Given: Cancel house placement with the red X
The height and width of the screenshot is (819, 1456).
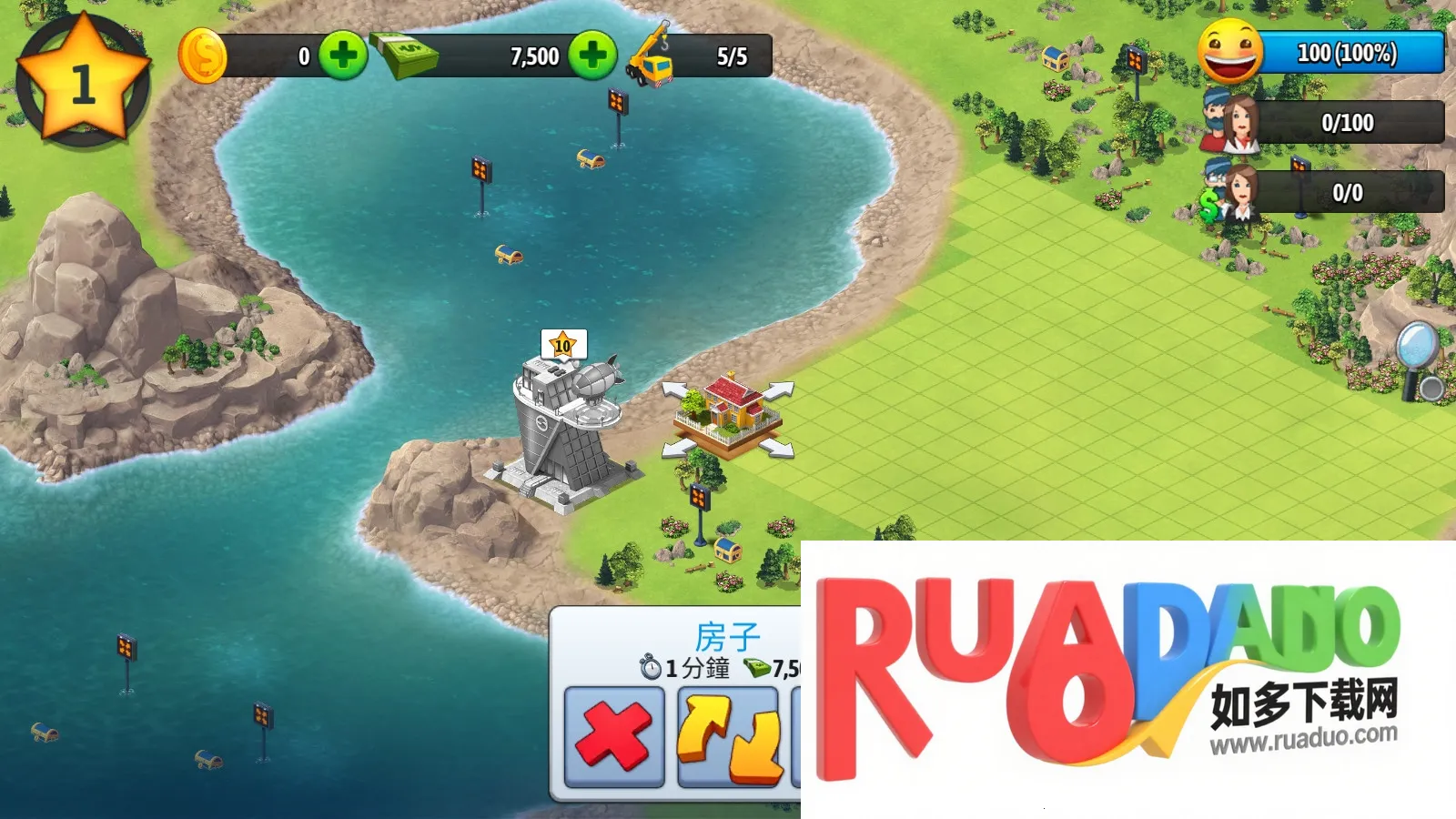Looking at the screenshot, I should pos(614,737).
